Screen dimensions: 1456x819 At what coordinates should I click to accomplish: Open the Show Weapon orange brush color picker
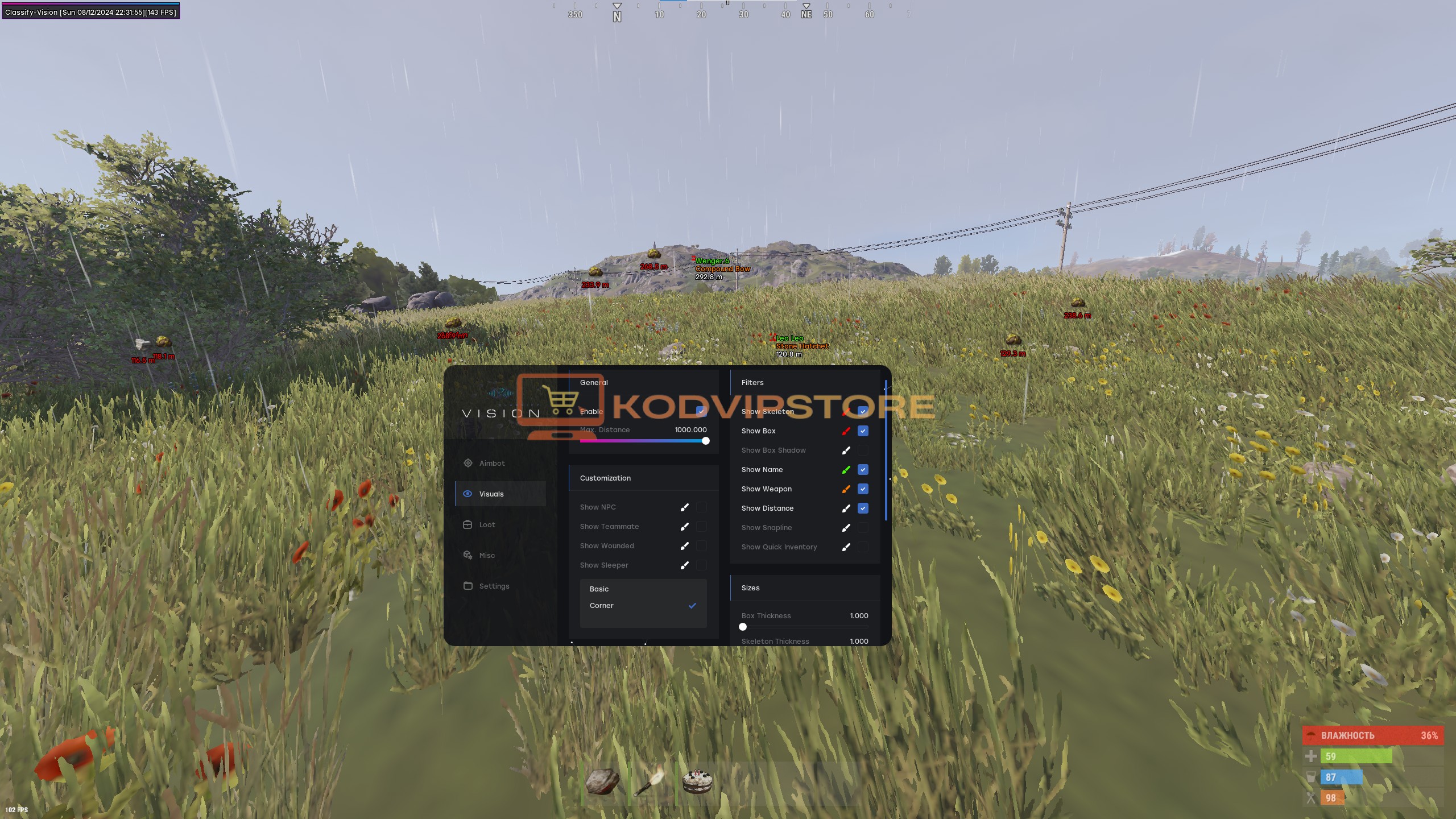tap(846, 489)
